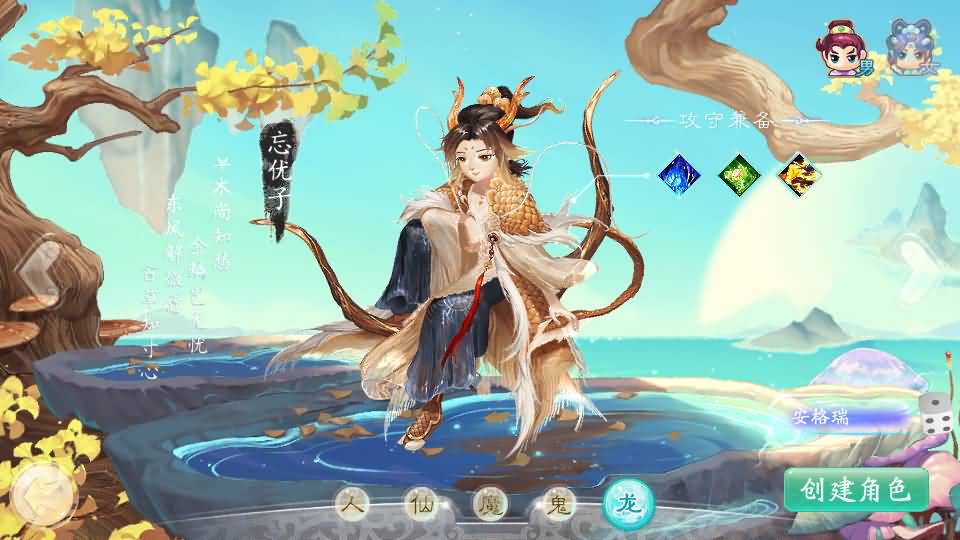Viewport: 960px width, 540px height.
Task: Inspect the green diamond skill icon
Action: pyautogui.click(x=740, y=175)
